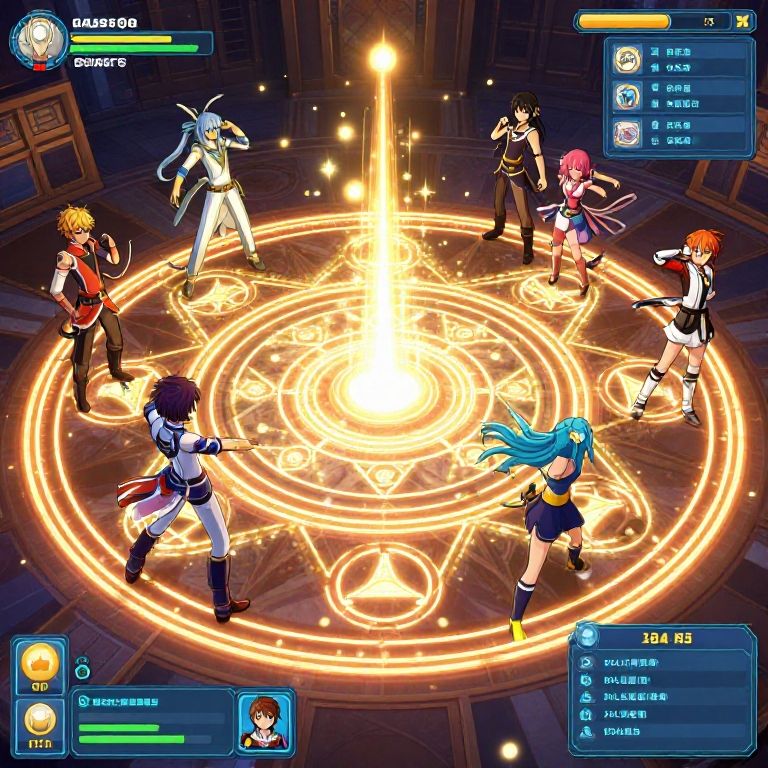Activate the orange crown skill button
Viewport: 768px width, 768px height.
pos(41,664)
